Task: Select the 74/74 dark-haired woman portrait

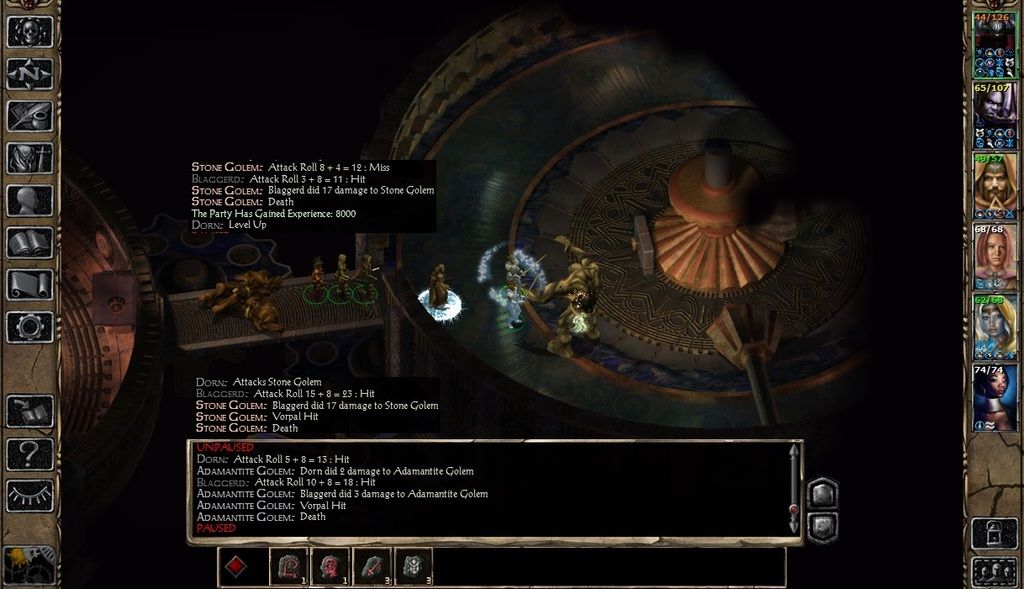Action: coord(994,397)
